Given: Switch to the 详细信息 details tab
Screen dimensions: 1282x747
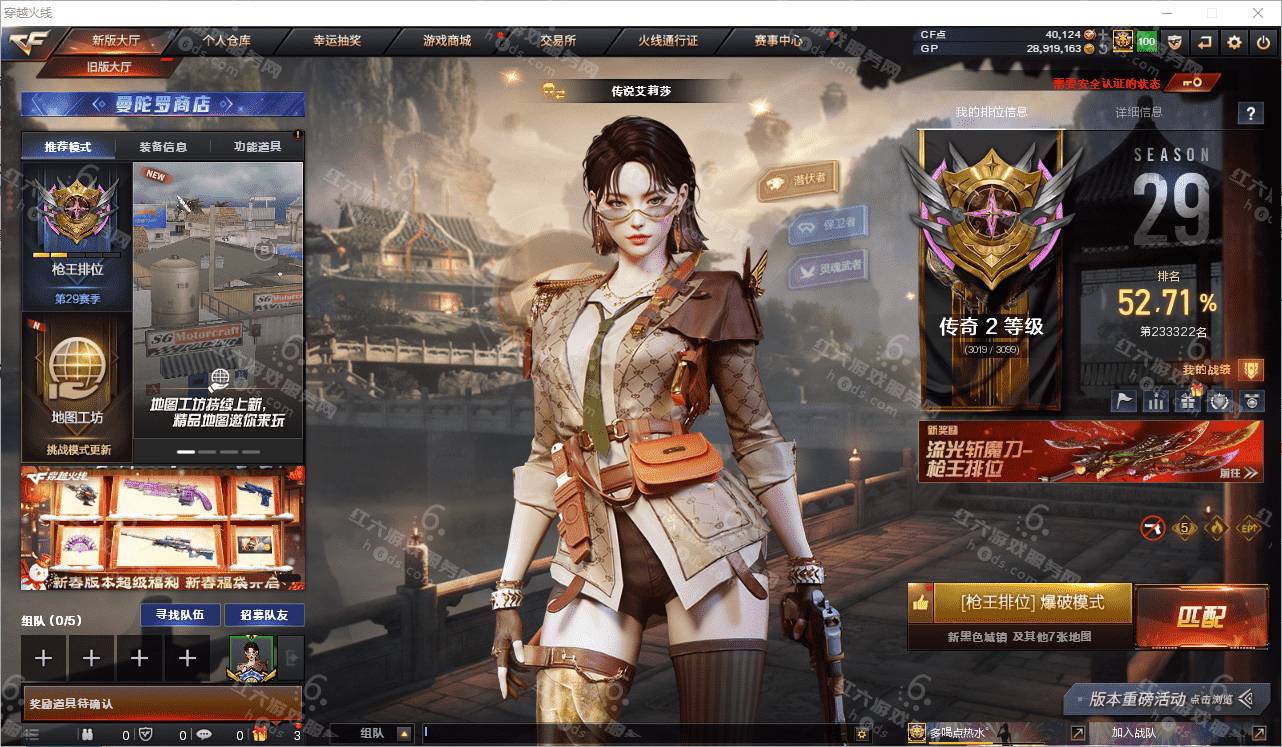Looking at the screenshot, I should point(1139,112).
